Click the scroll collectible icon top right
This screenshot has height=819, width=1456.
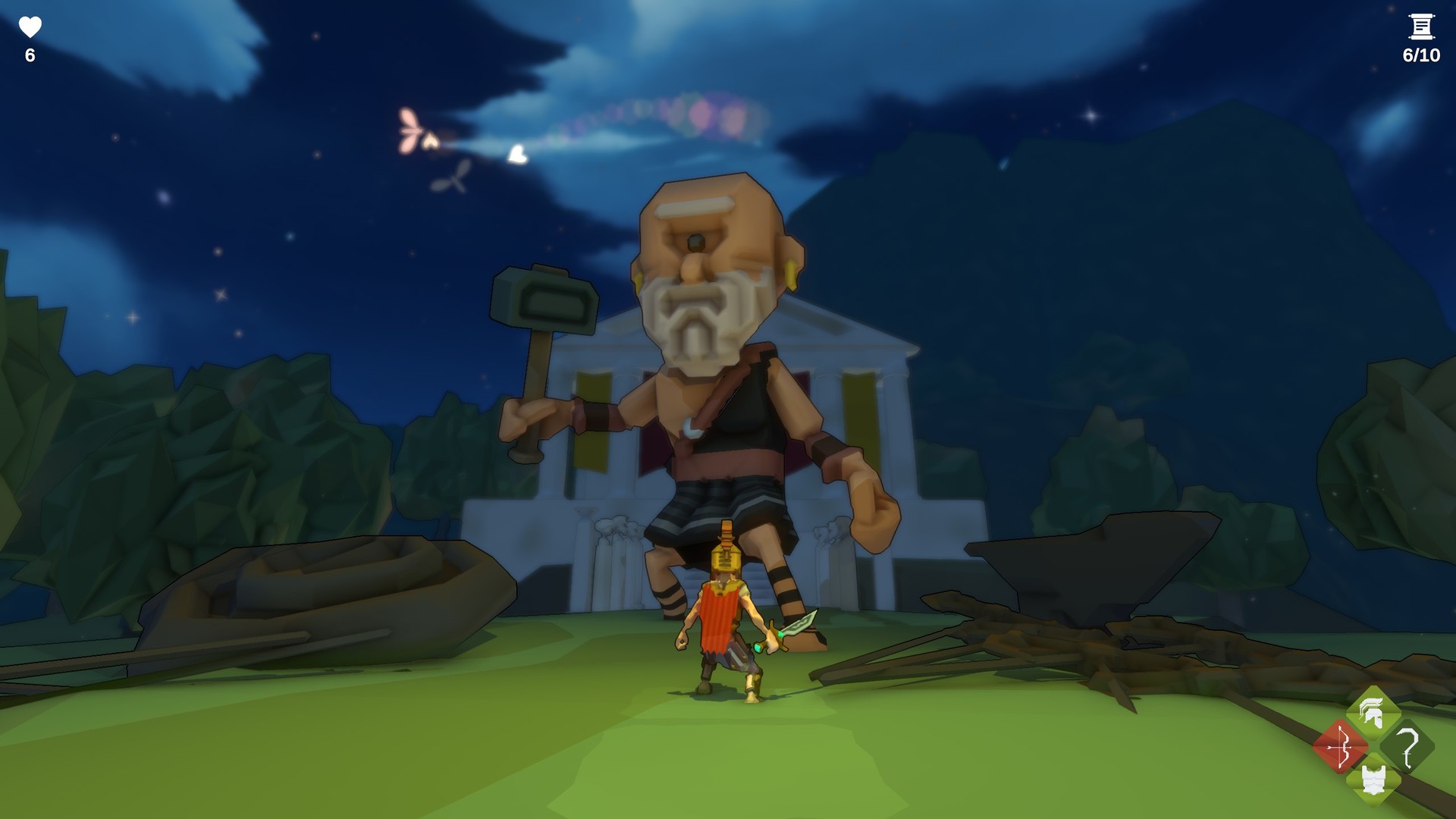tap(1423, 27)
